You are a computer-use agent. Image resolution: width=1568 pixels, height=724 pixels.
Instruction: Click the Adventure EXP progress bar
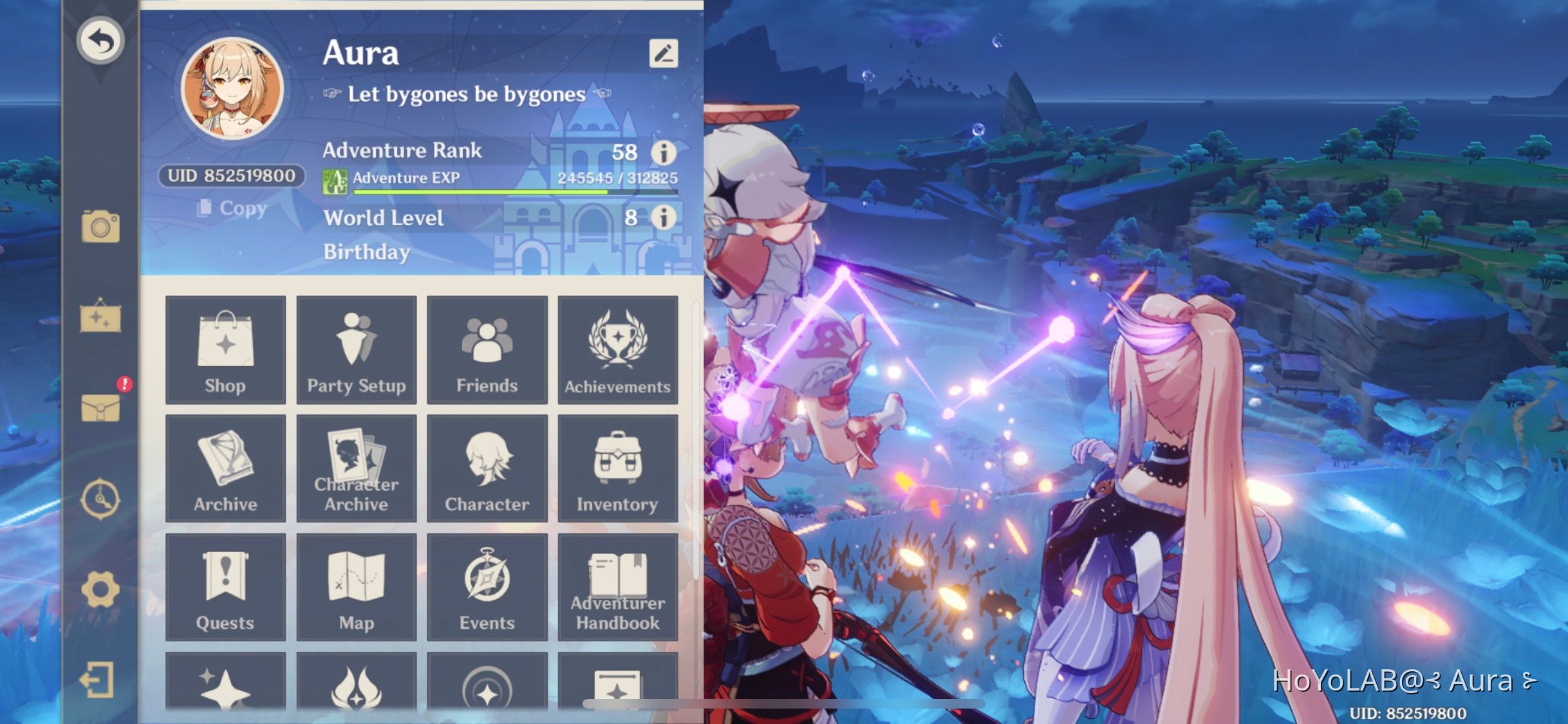pyautogui.click(x=515, y=192)
